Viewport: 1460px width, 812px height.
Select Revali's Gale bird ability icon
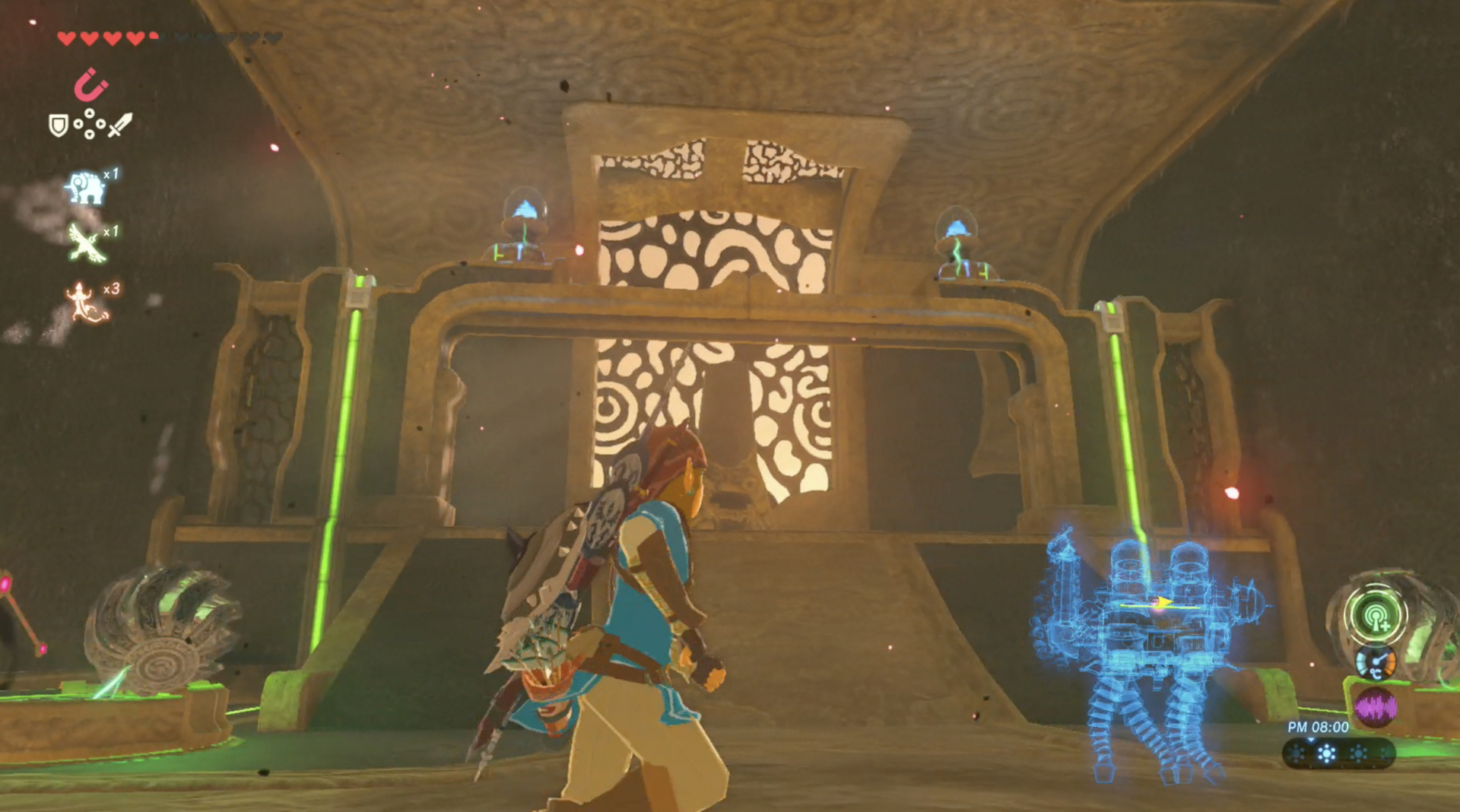pyautogui.click(x=86, y=243)
